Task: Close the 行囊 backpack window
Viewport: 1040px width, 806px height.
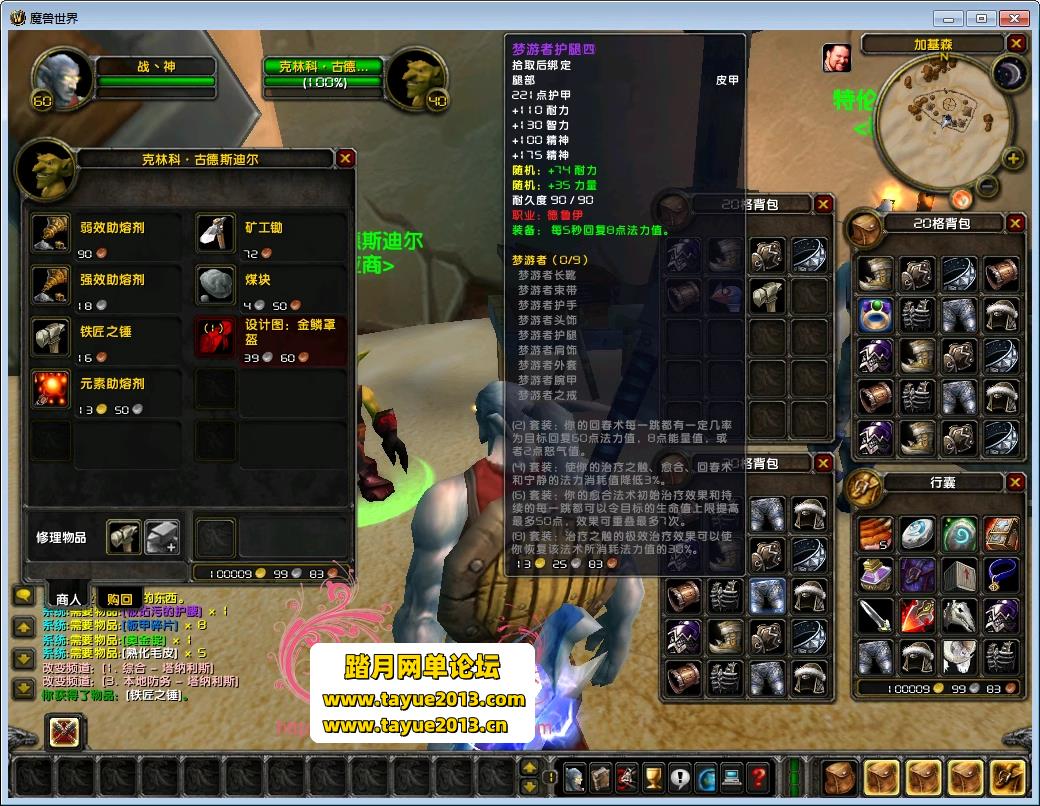Action: click(x=1015, y=483)
